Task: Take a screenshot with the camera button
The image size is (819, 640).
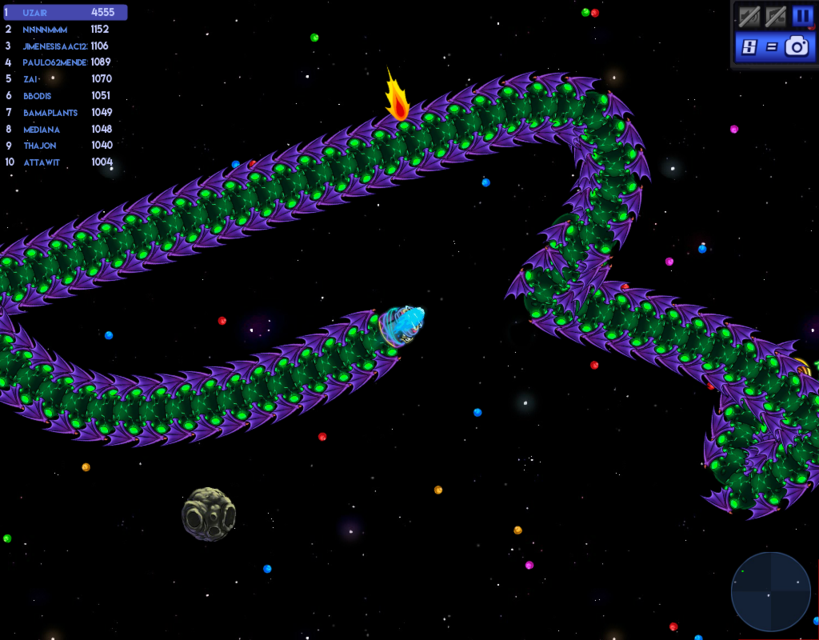Action: [x=797, y=46]
